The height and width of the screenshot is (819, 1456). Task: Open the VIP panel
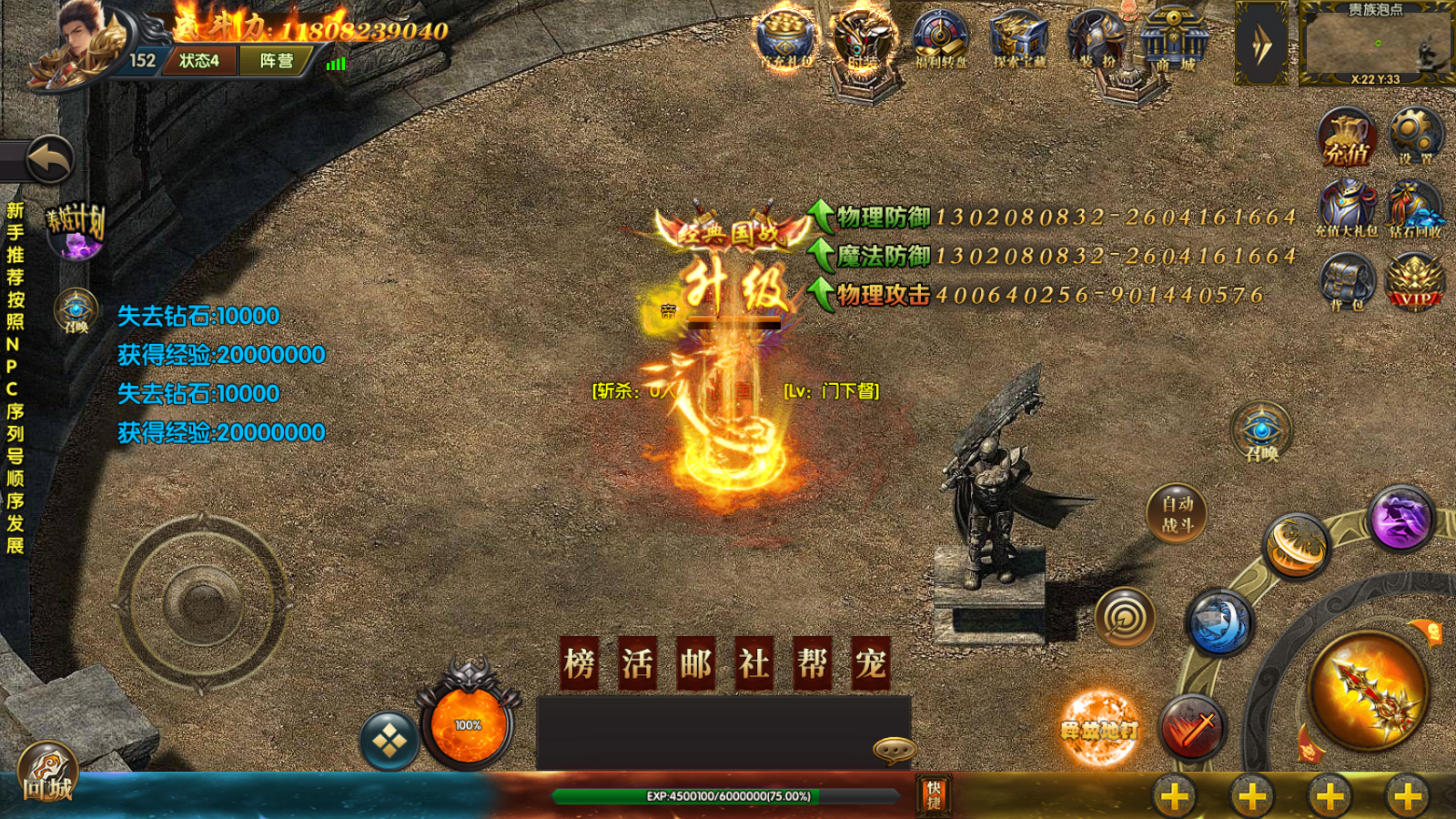click(1414, 282)
